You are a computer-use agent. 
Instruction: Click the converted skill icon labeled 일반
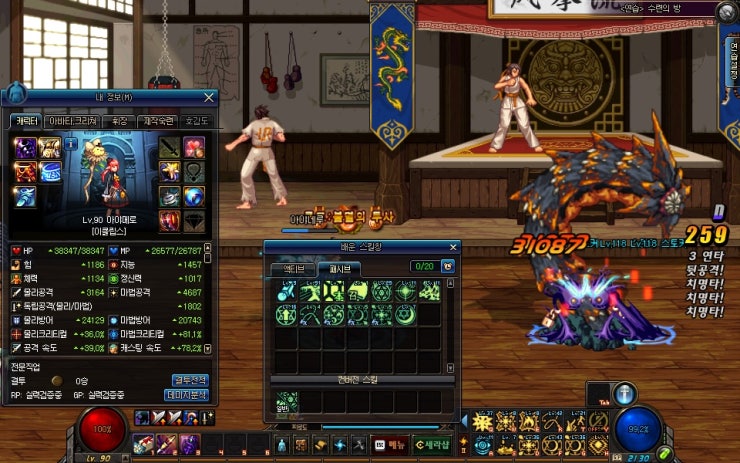pyautogui.click(x=286, y=402)
